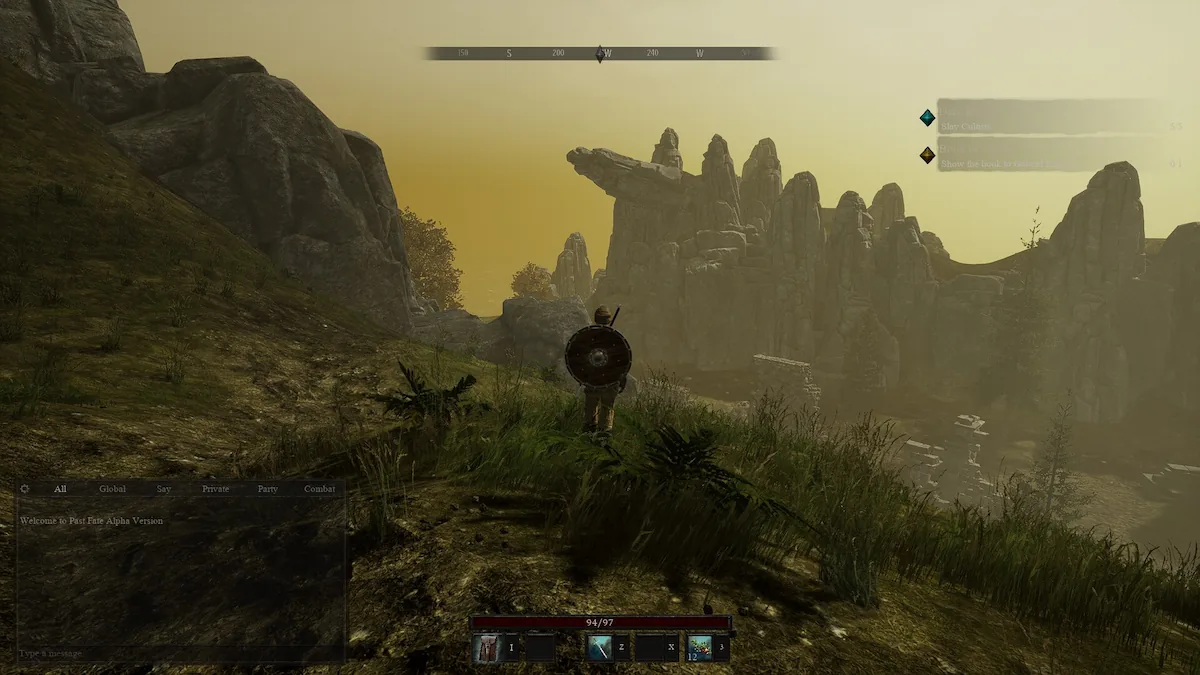This screenshot has height=675, width=1200.
Task: Select the armor icon hotbar slot
Action: (487, 648)
